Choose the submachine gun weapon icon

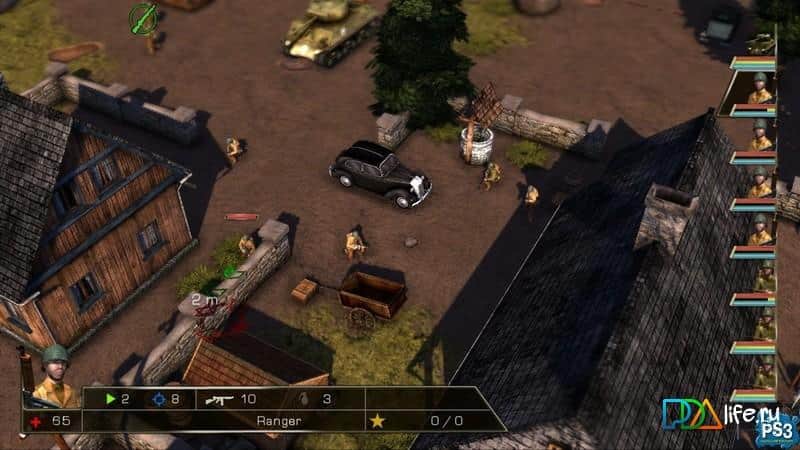[218, 399]
